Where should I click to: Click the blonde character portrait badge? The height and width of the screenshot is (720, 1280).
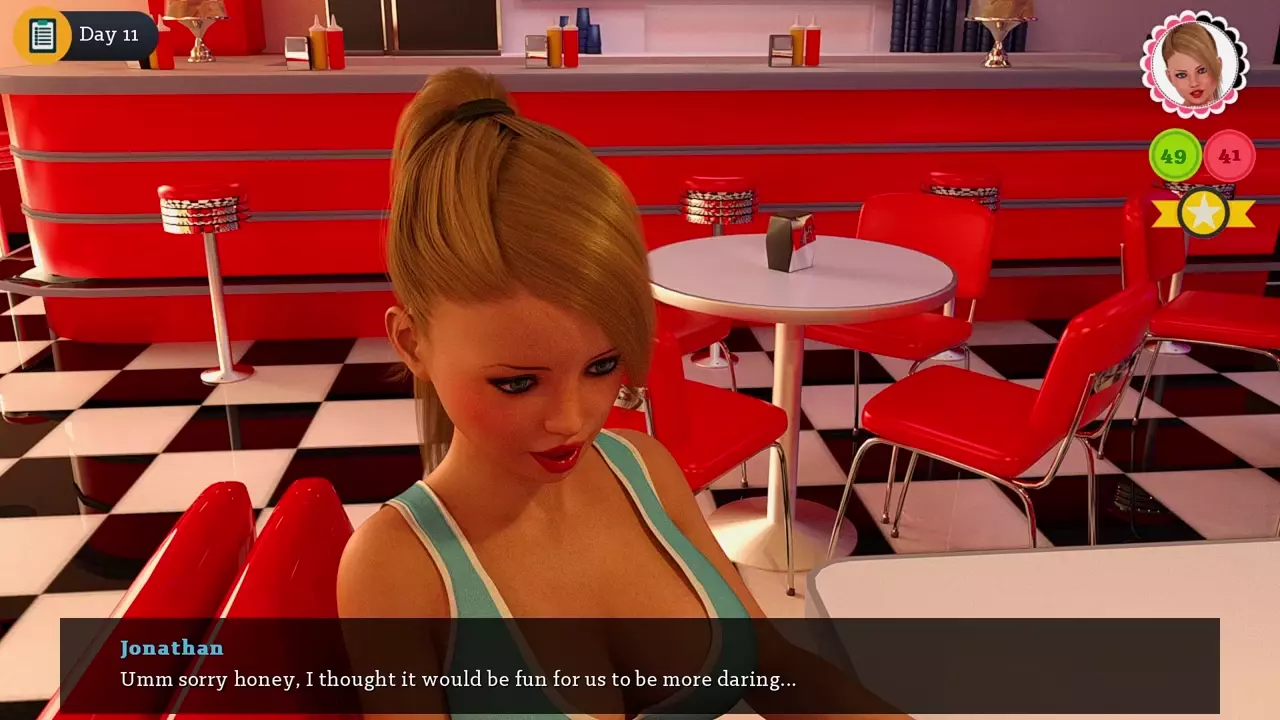coord(1194,65)
